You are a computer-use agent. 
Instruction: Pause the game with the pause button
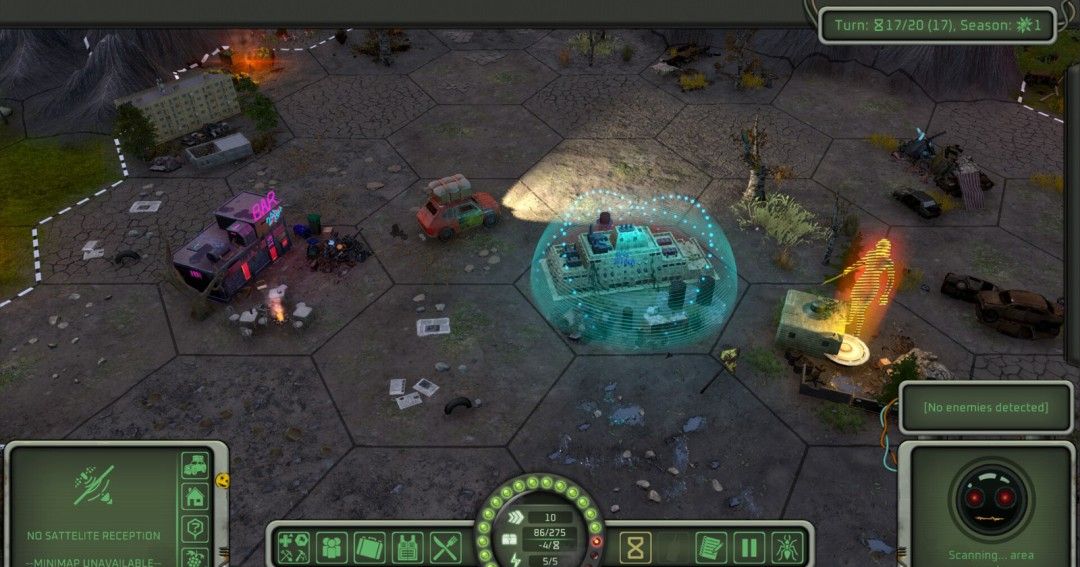[748, 547]
